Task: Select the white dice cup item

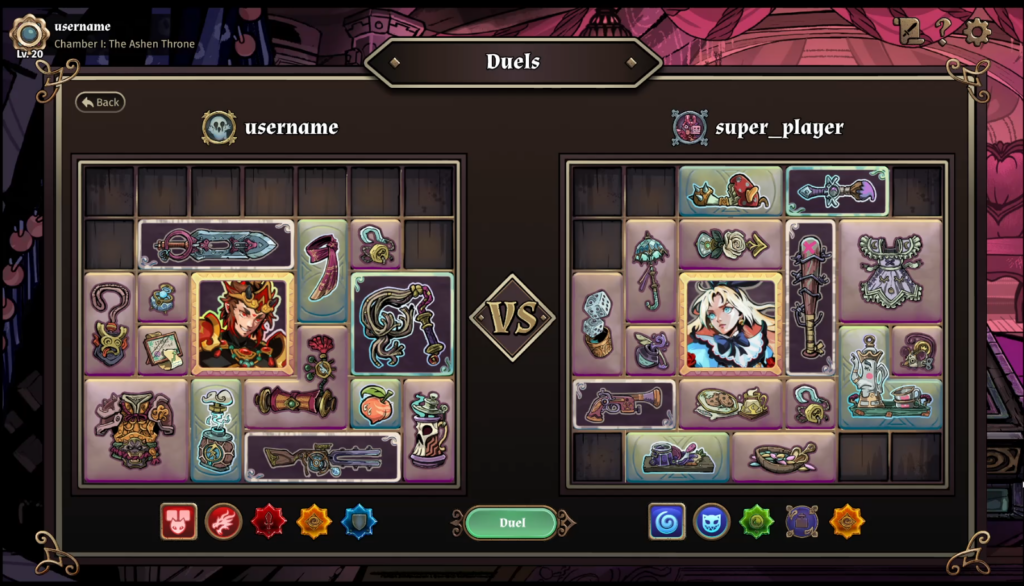Action: [x=597, y=323]
